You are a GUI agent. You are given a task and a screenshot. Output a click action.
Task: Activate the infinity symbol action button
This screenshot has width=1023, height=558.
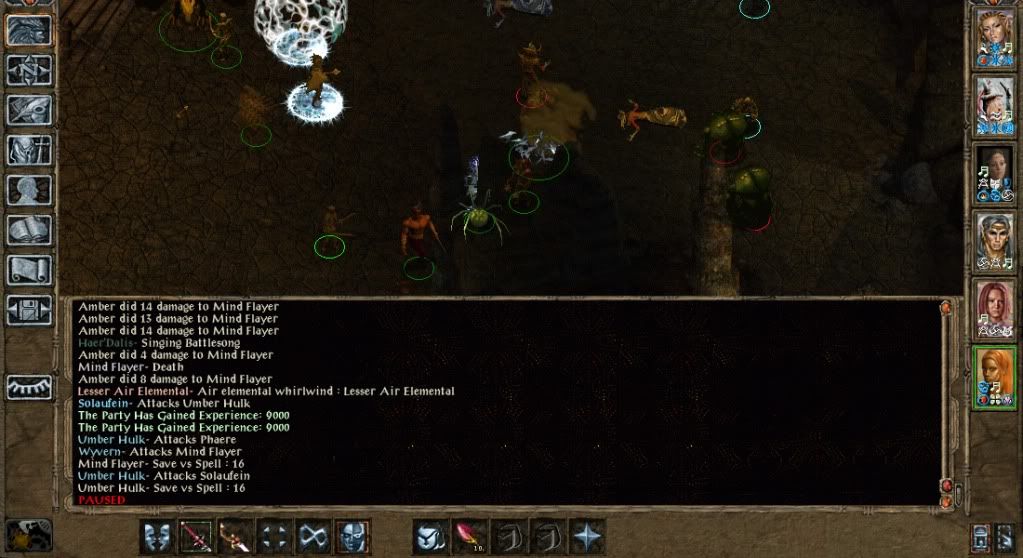point(314,536)
